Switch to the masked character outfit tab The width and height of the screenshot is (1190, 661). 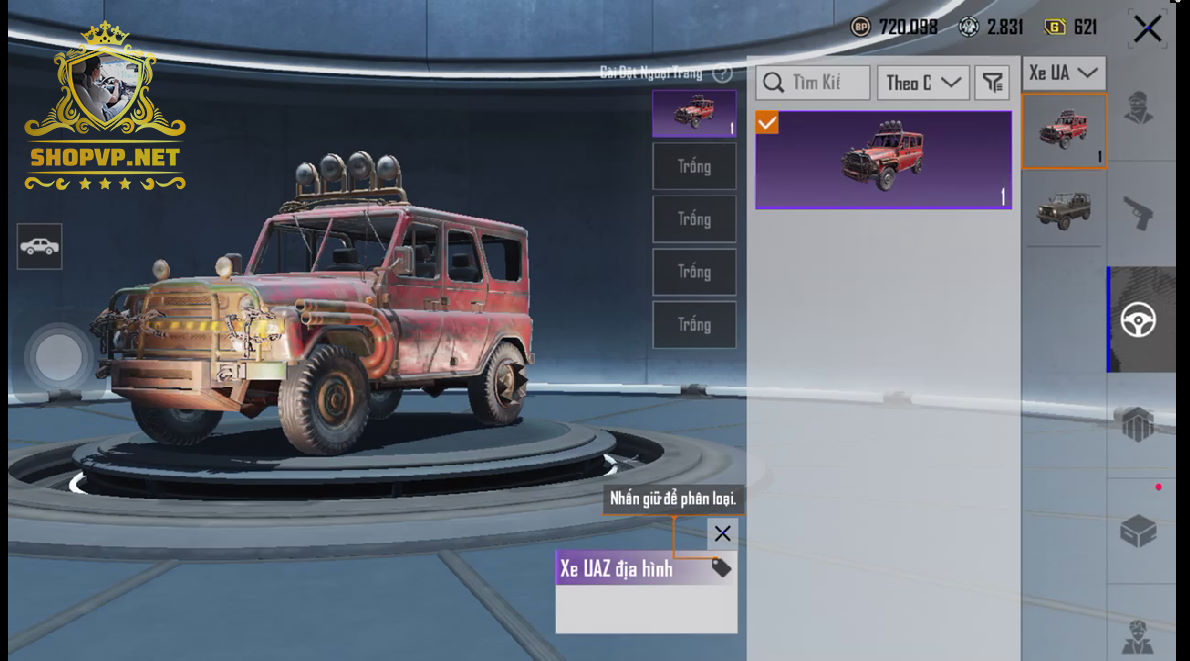1139,108
